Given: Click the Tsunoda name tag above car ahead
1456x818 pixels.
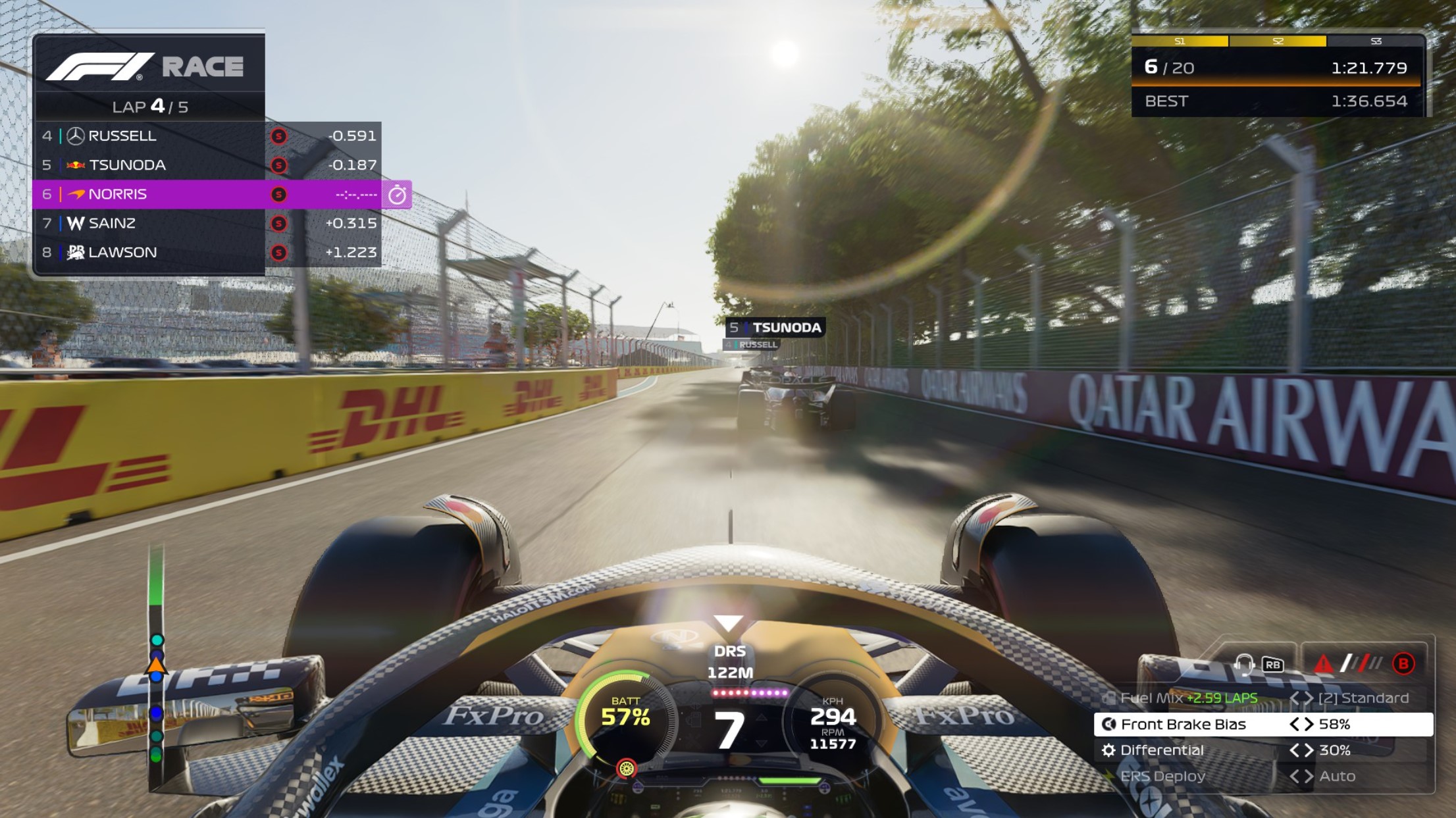Looking at the screenshot, I should 775,328.
